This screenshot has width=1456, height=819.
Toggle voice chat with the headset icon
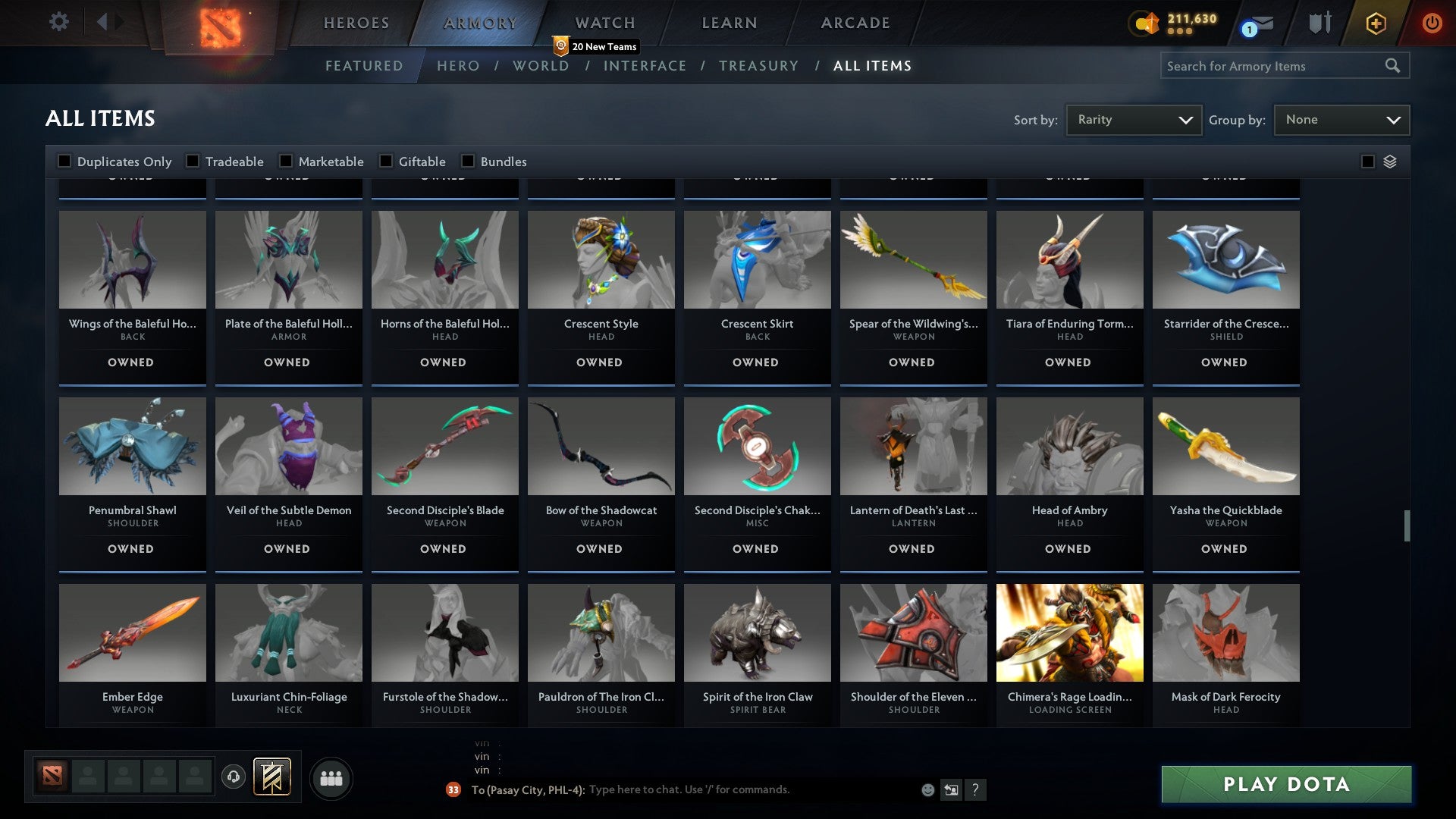[x=233, y=777]
